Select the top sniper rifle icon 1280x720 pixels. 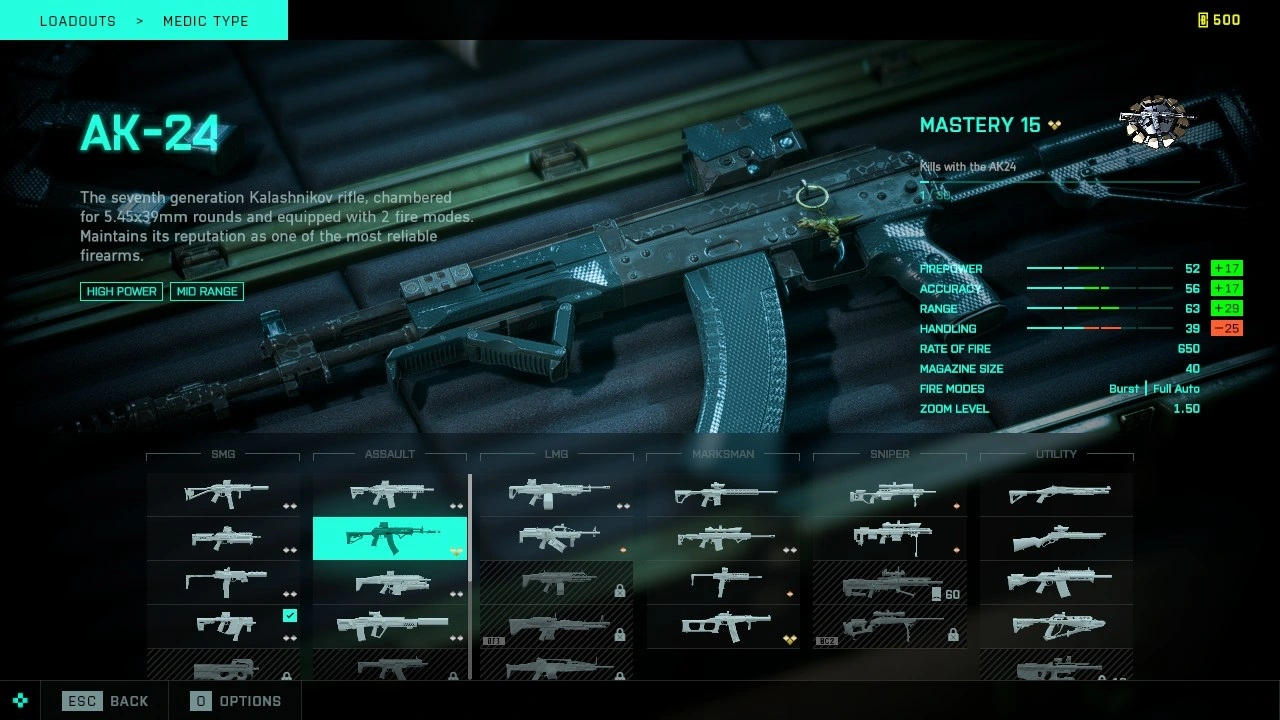tap(889, 493)
